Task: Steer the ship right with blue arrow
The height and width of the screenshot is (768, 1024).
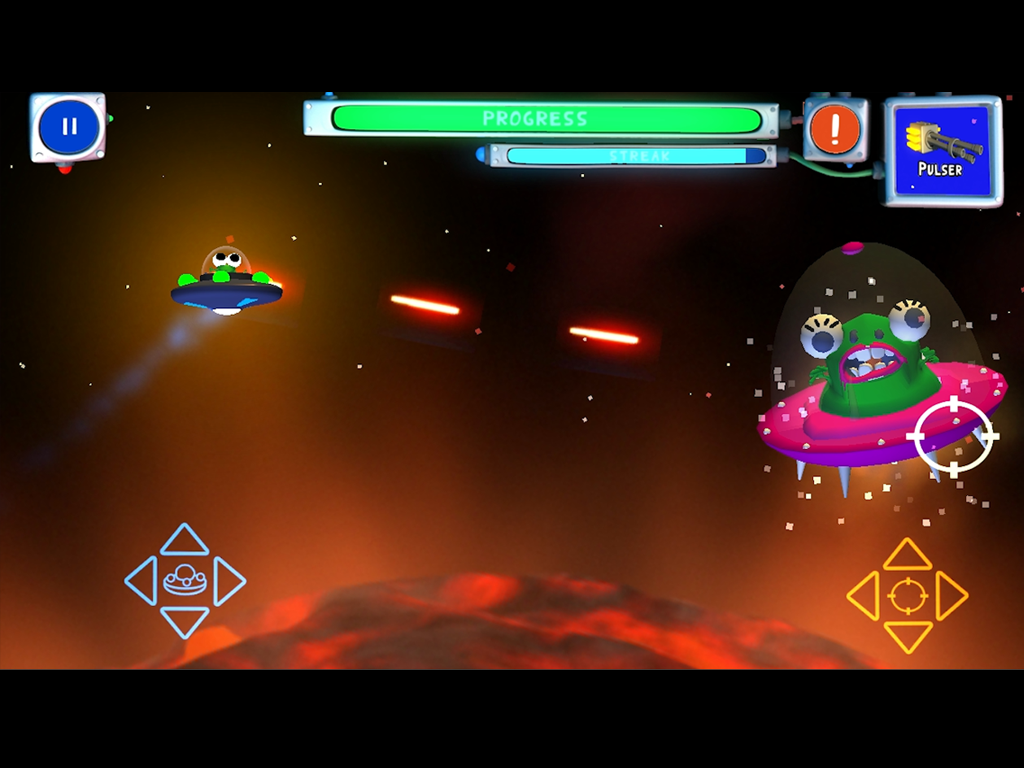Action: coord(229,581)
